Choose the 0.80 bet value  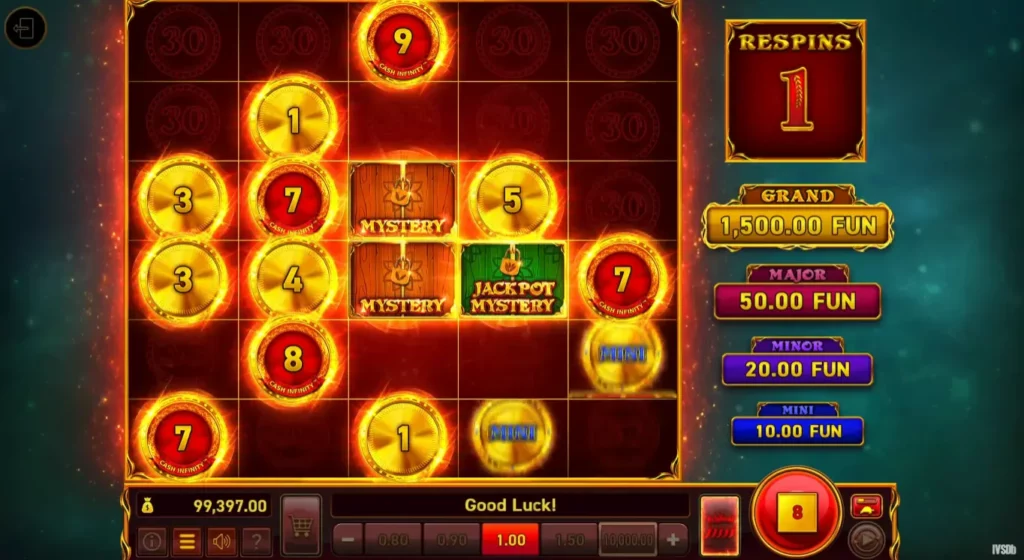tap(393, 538)
